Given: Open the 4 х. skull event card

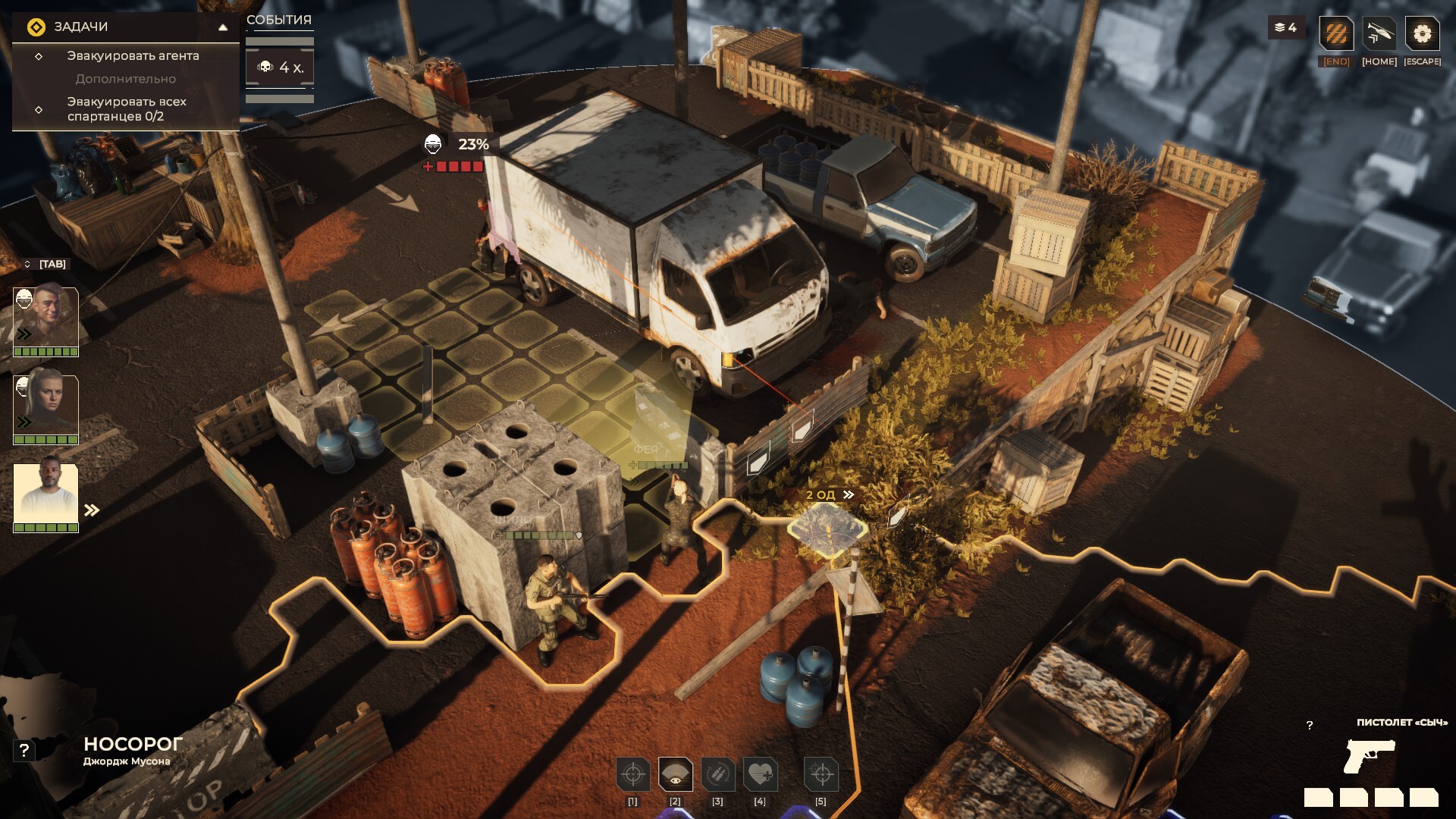Looking at the screenshot, I should point(280,67).
